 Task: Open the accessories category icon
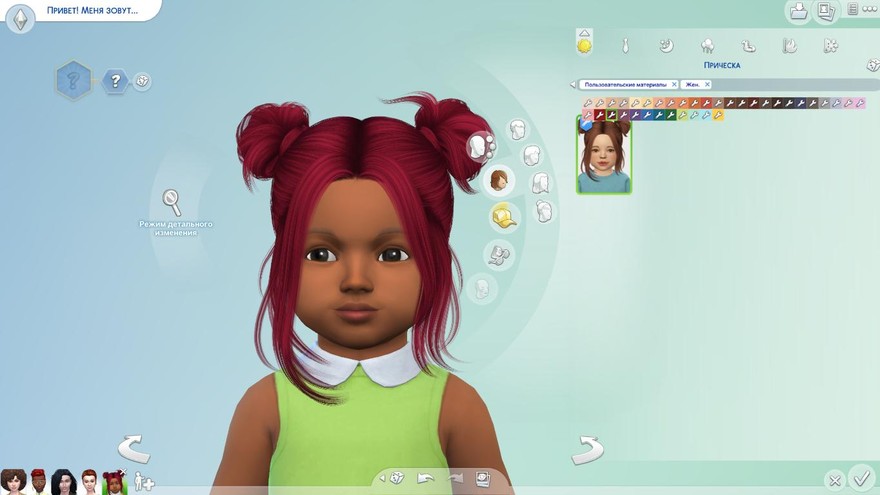(x=499, y=254)
